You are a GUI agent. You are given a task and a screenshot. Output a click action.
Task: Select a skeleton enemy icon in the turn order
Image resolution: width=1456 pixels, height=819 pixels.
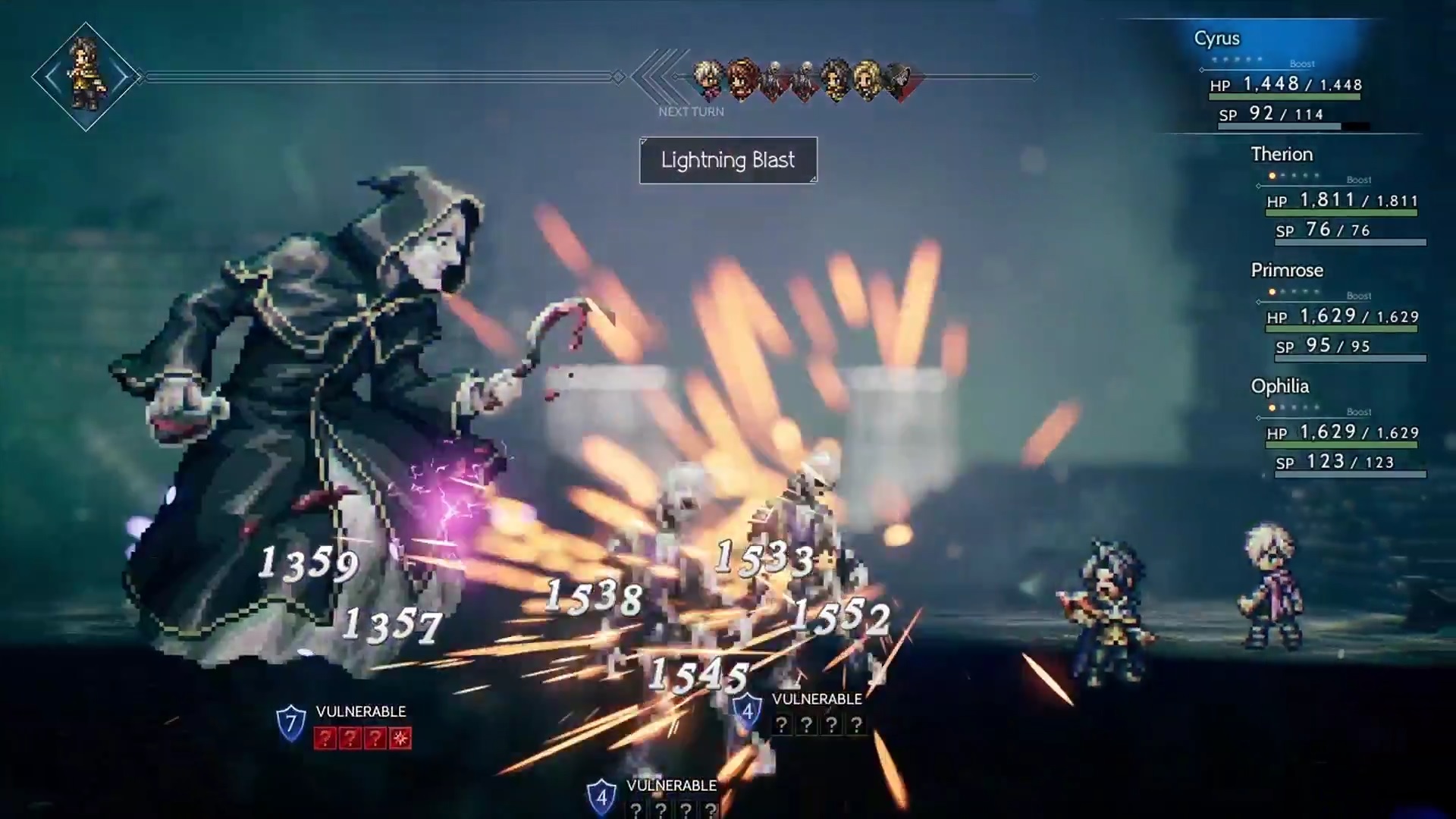tap(773, 76)
